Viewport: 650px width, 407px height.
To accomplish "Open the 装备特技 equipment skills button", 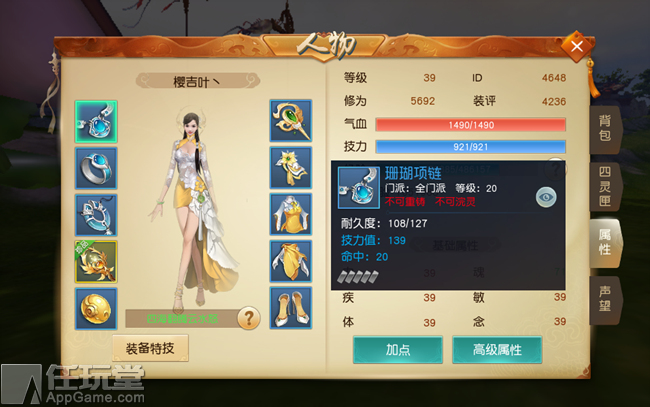I will tap(150, 348).
